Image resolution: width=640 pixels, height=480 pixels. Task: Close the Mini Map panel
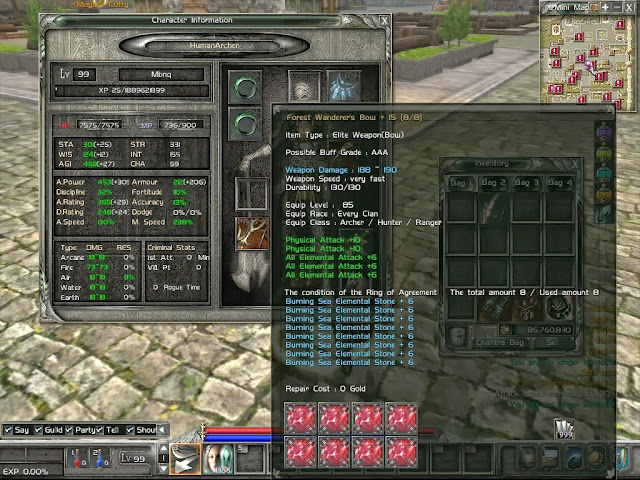click(x=630, y=8)
